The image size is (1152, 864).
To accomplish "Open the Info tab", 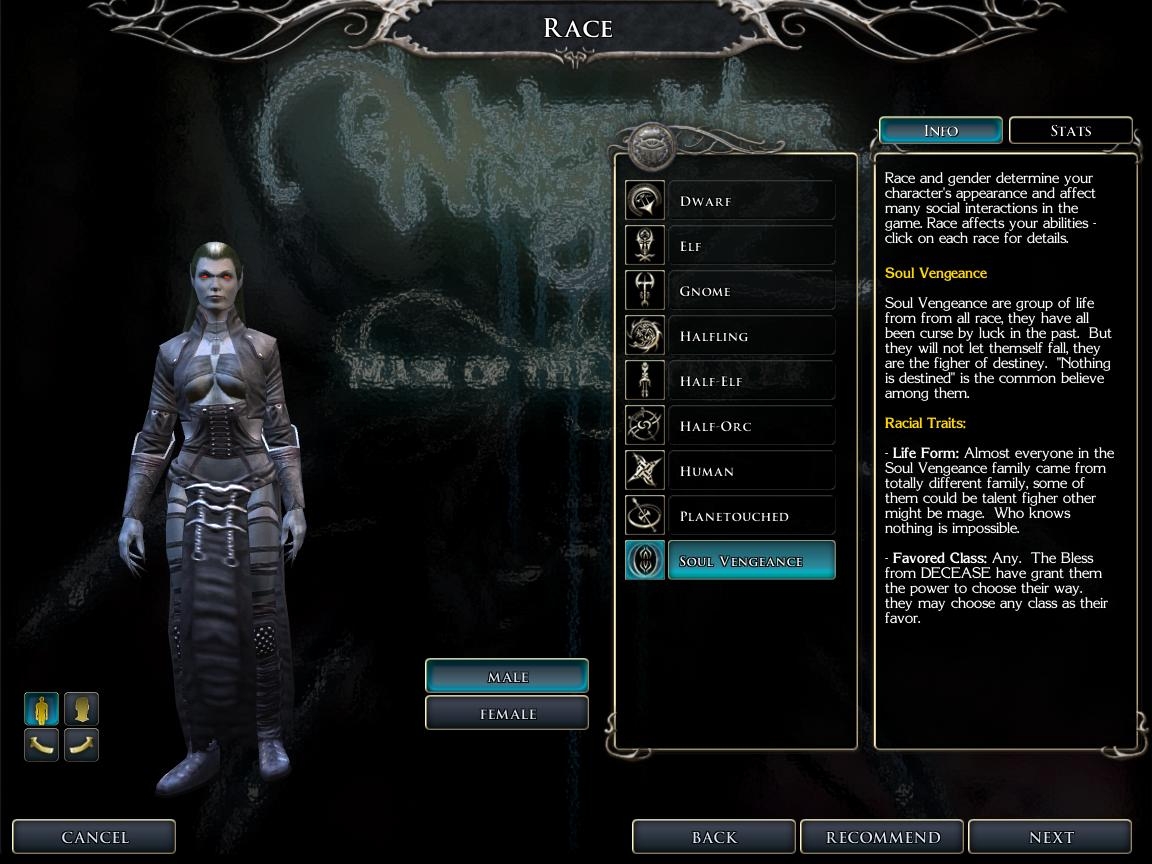I will pyautogui.click(x=940, y=131).
